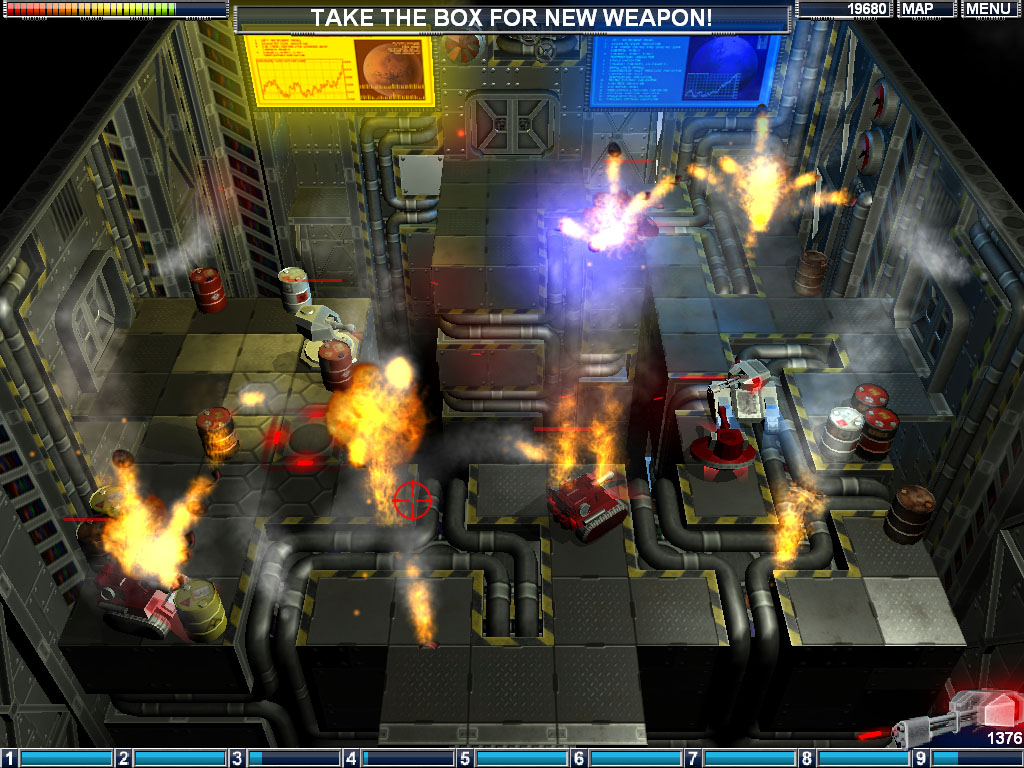The height and width of the screenshot is (768, 1024).
Task: Select weapon slot 8
Action: pyautogui.click(x=855, y=758)
